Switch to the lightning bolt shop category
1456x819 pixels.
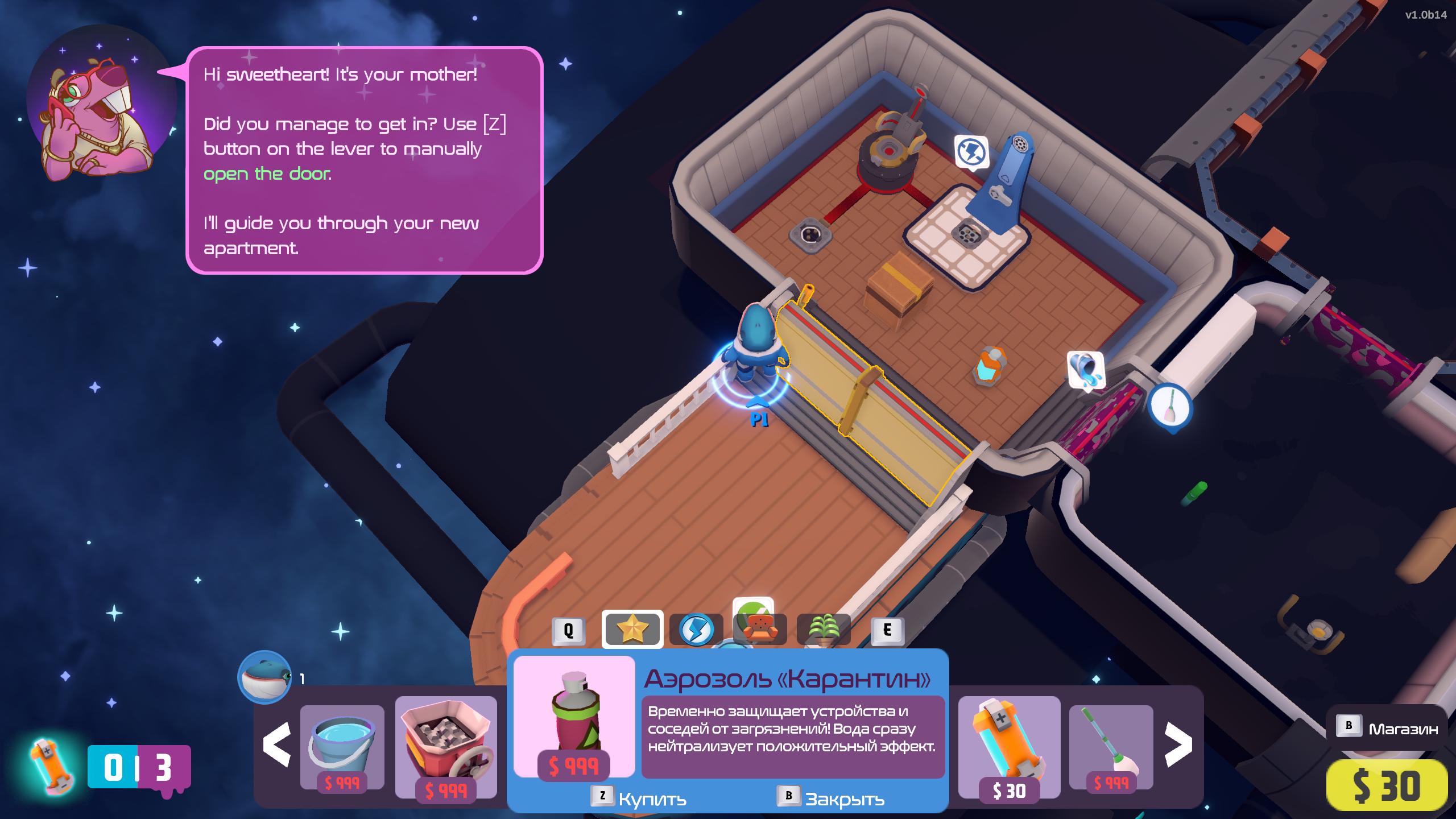click(696, 630)
